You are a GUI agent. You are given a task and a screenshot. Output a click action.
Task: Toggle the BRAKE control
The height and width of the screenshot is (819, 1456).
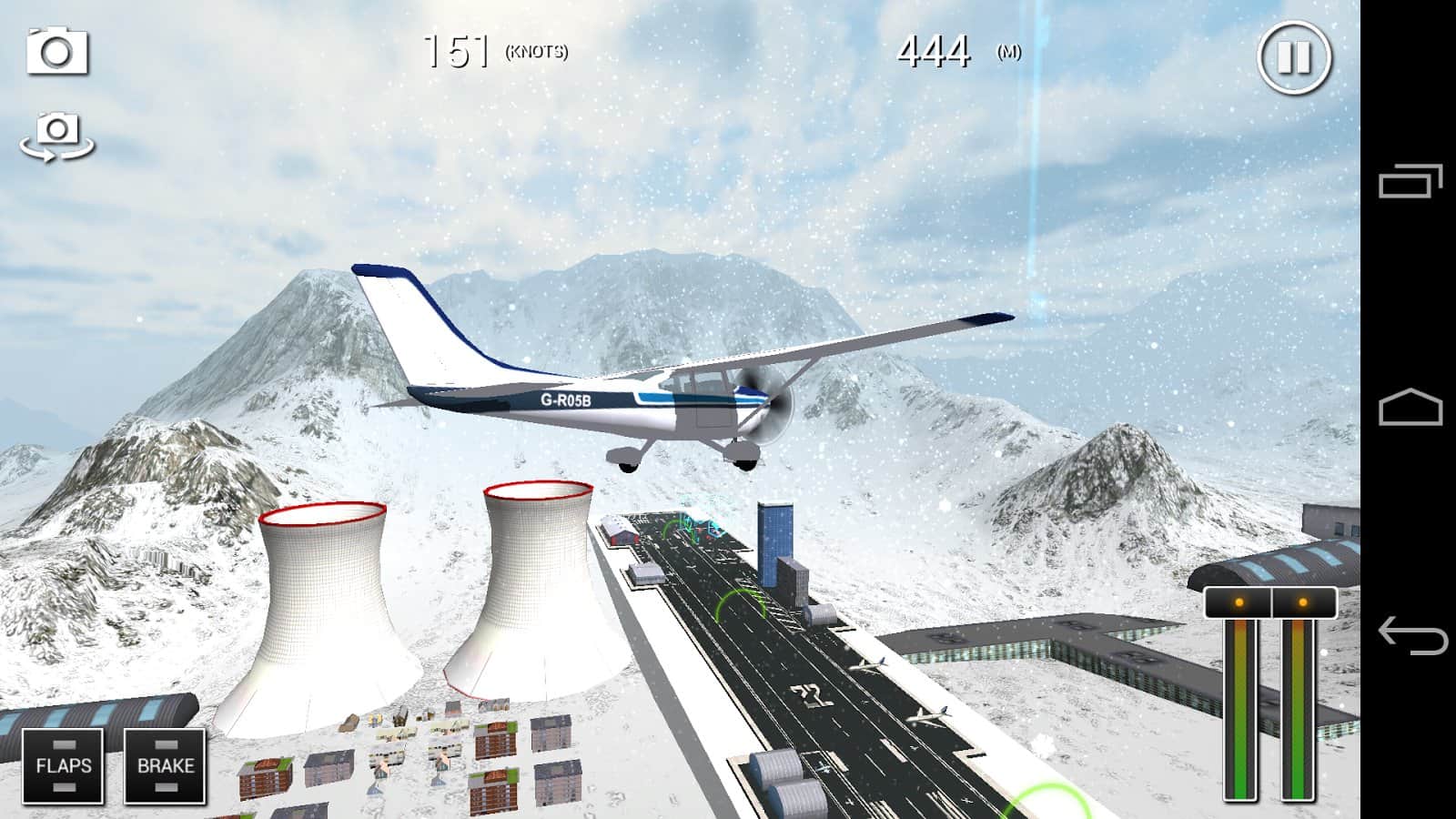click(165, 764)
